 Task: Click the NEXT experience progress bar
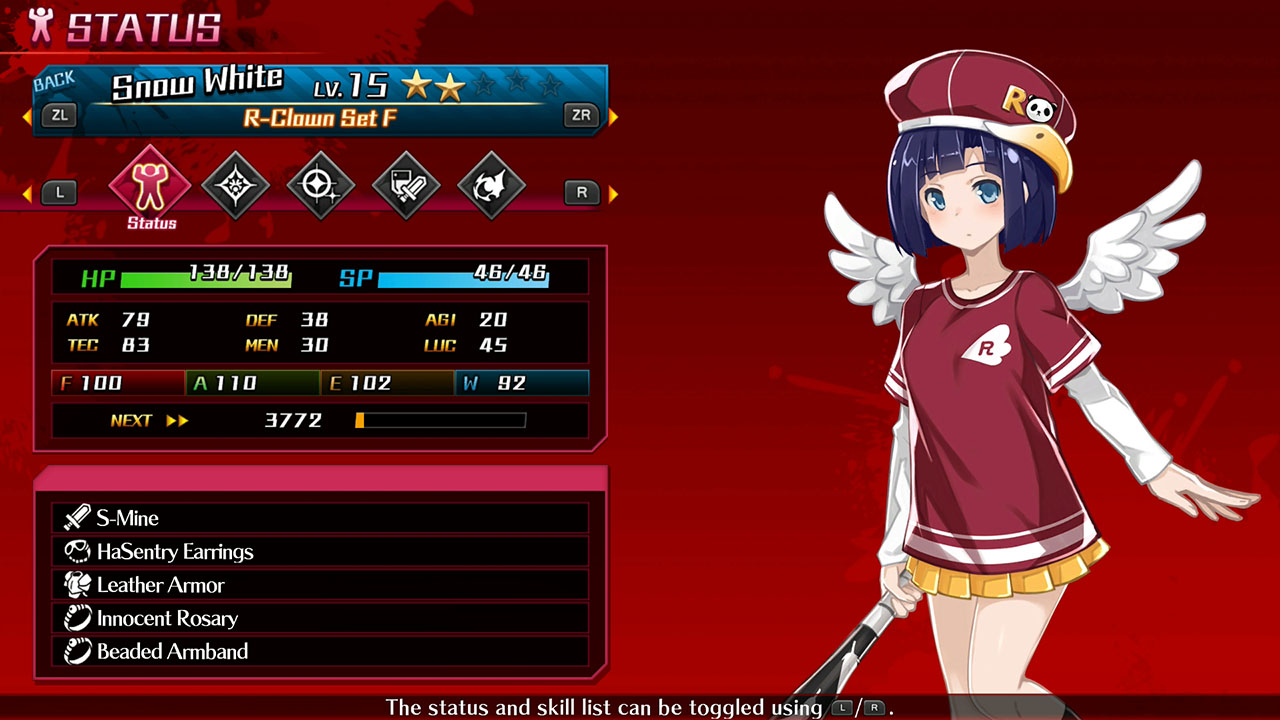[x=440, y=420]
